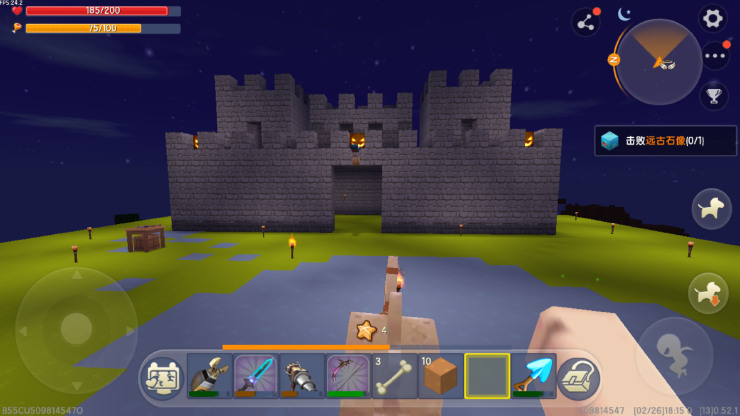Open the trophy achievements panel
This screenshot has width=740, height=416.
[714, 96]
